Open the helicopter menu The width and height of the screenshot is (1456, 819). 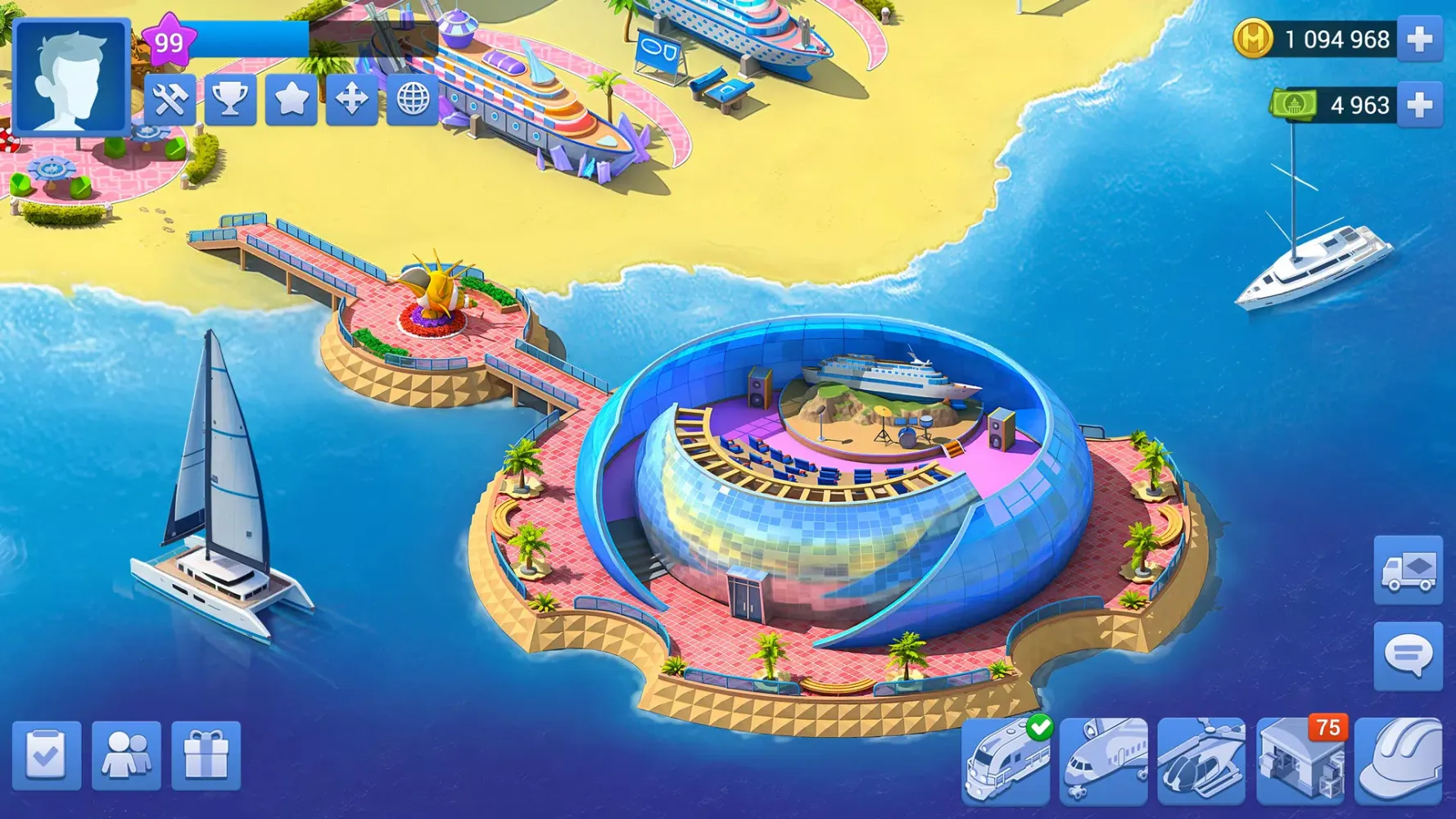point(1201,762)
